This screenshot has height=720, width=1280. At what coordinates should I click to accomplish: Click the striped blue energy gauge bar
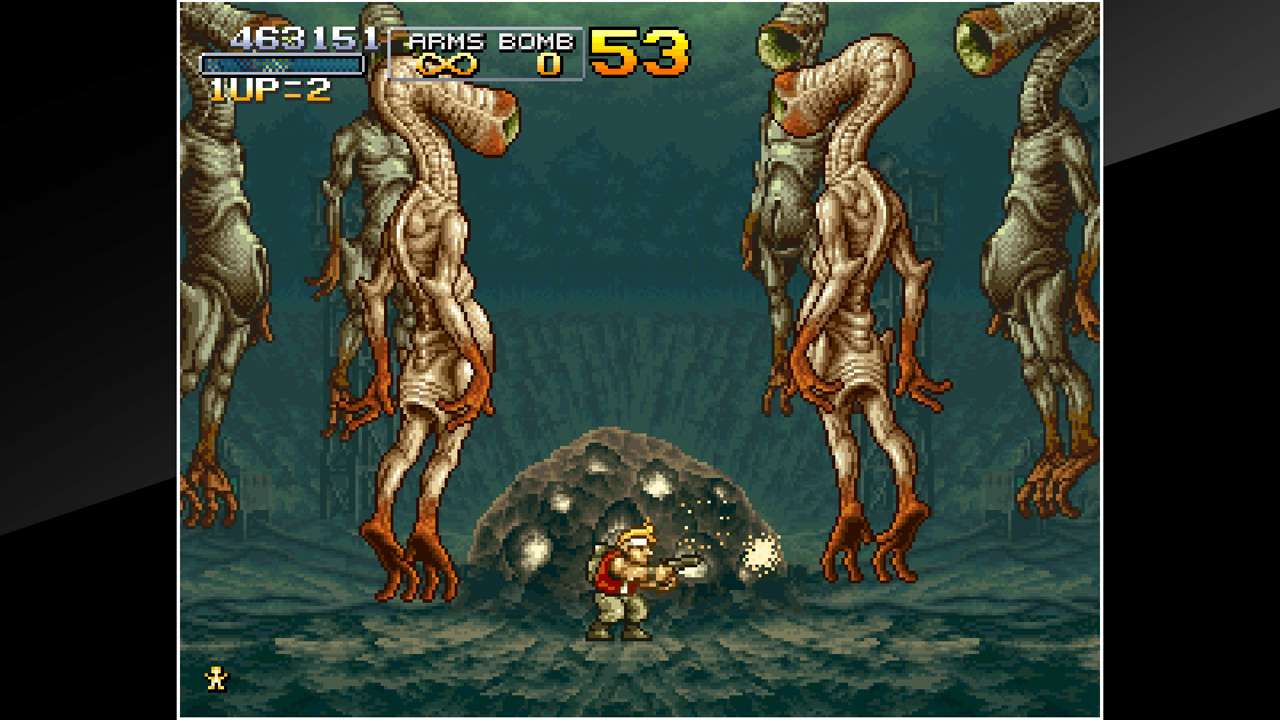283,62
